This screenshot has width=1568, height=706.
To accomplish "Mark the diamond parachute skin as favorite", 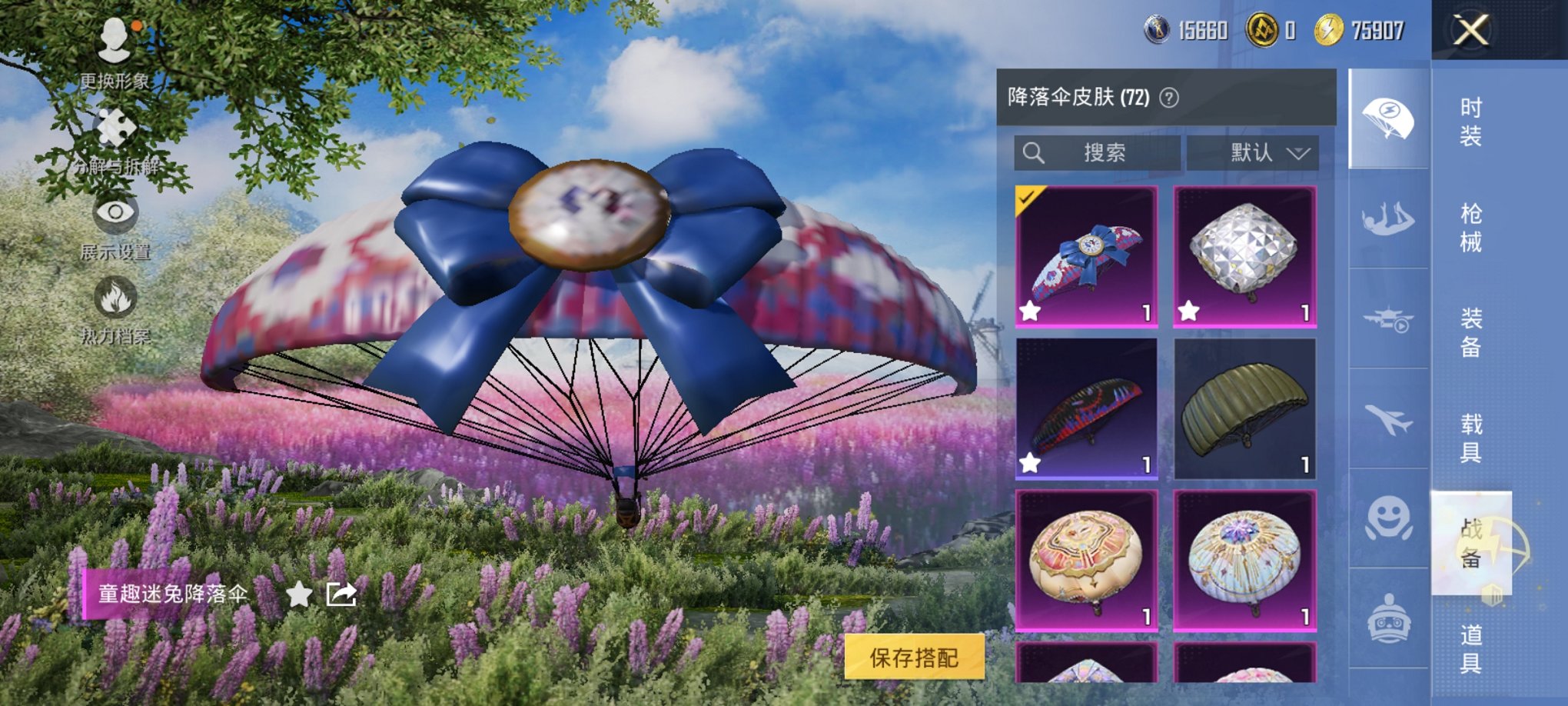I will (1189, 311).
